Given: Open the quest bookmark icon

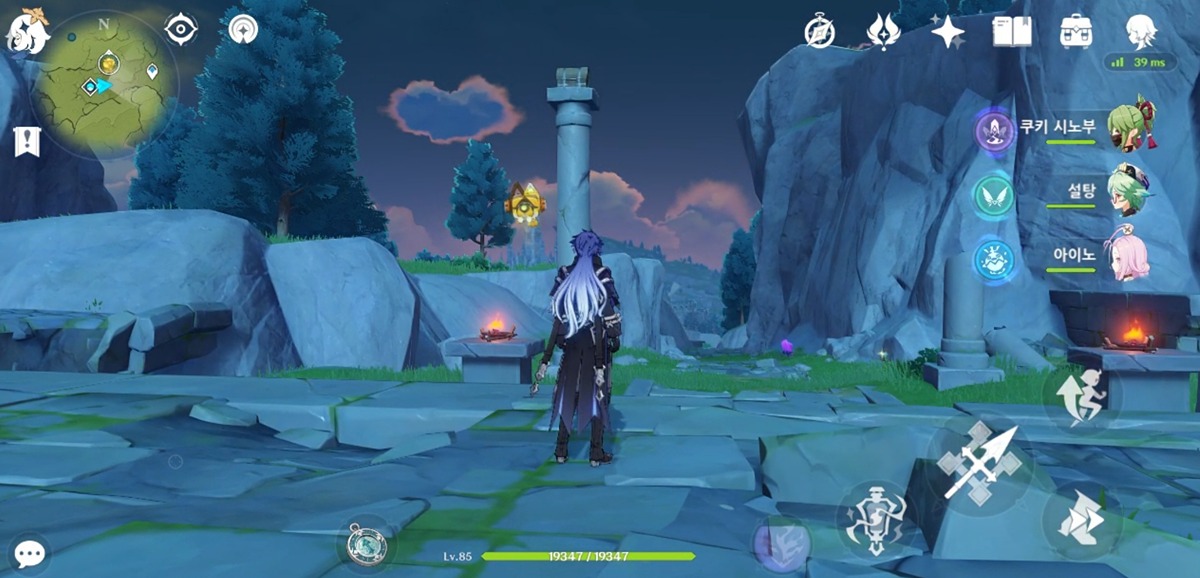Looking at the screenshot, I should tap(26, 142).
